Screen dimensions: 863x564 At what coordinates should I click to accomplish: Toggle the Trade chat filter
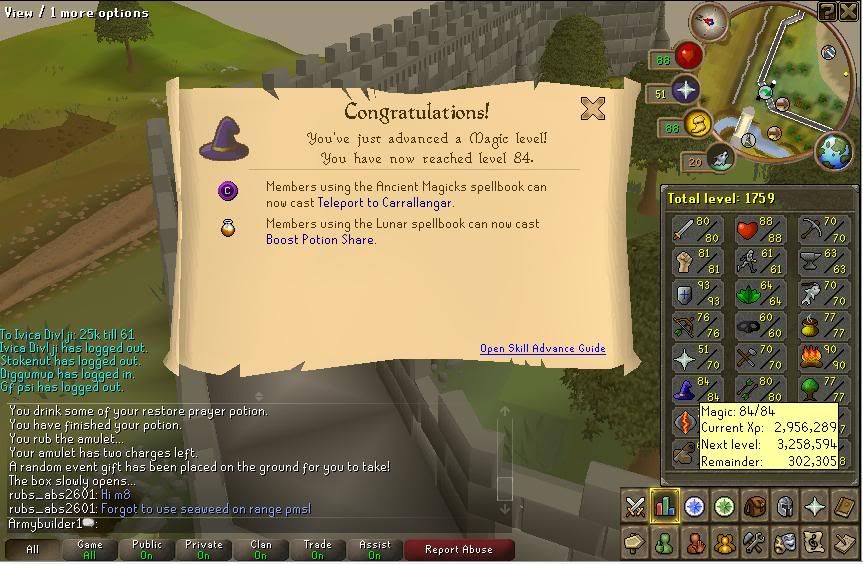(318, 549)
